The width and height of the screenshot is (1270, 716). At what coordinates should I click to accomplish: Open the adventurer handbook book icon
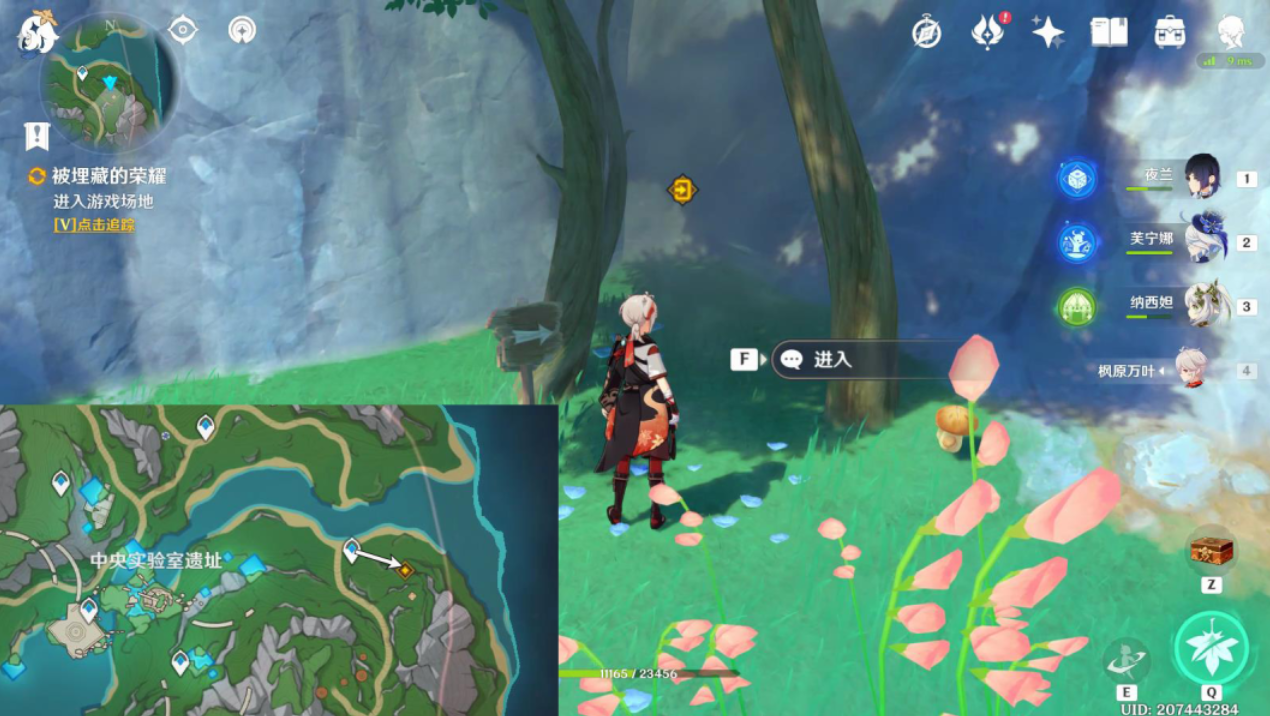point(1109,33)
